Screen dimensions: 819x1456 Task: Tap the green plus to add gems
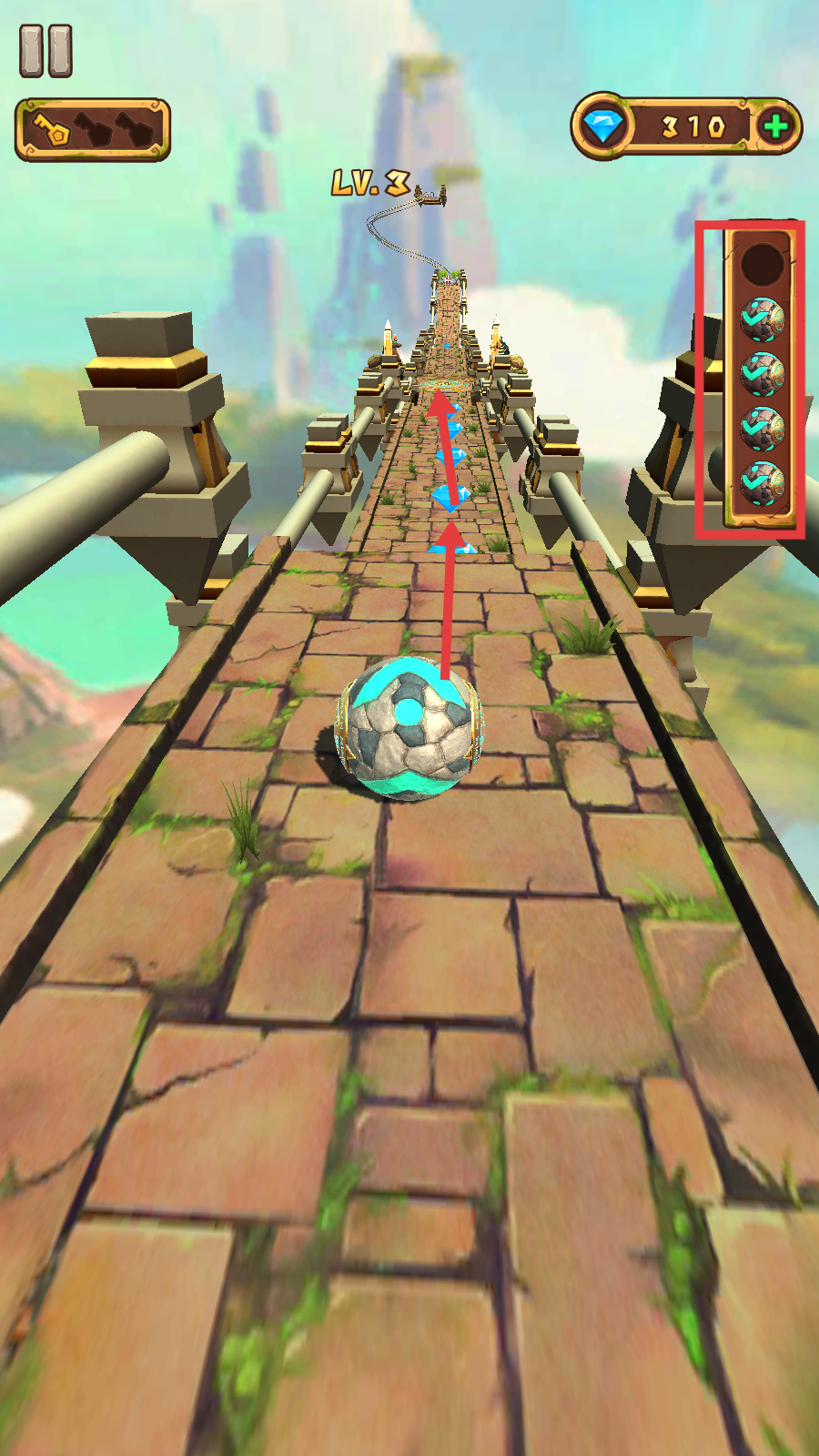click(x=775, y=126)
